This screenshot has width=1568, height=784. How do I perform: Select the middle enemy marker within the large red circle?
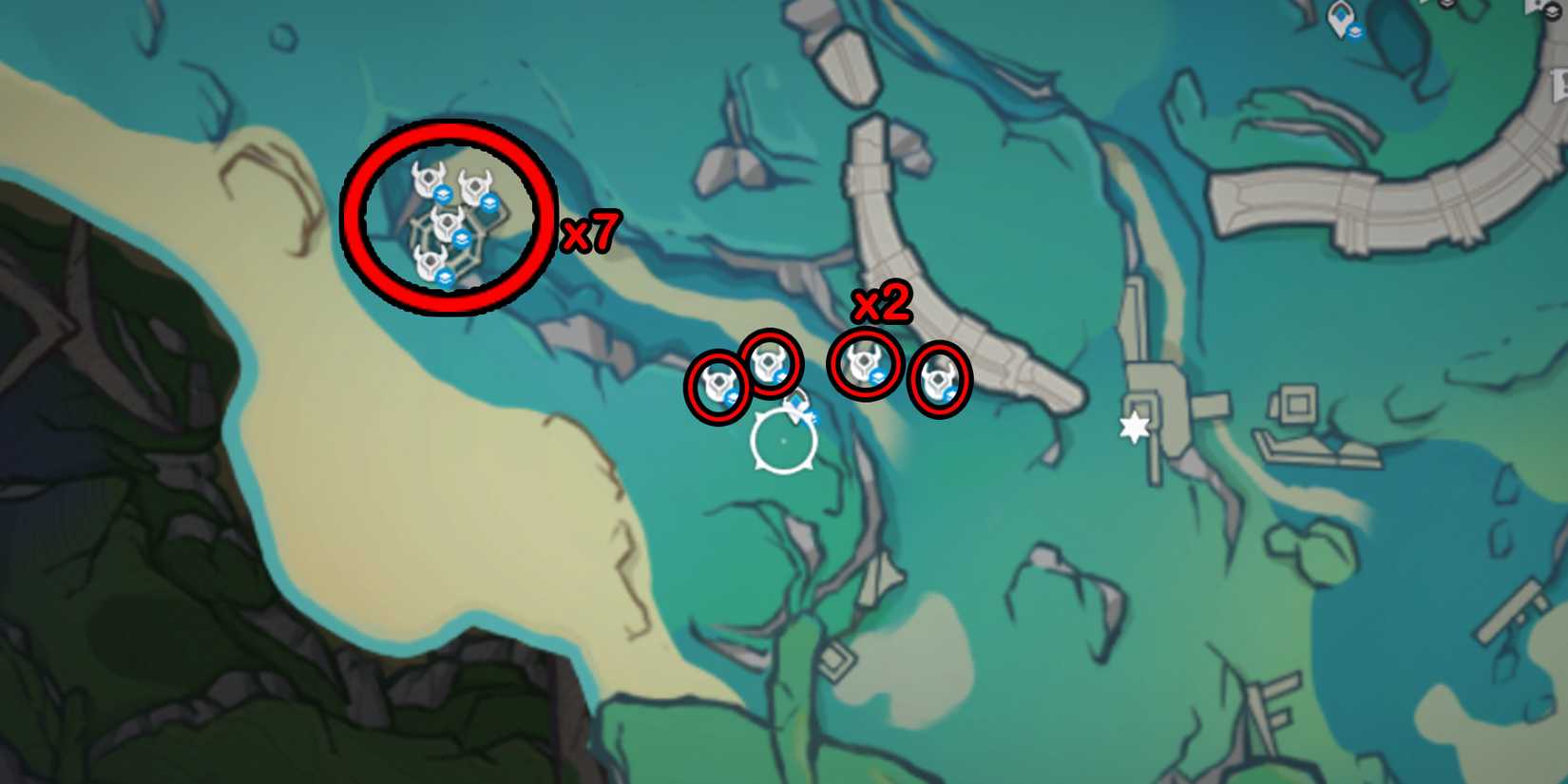click(448, 222)
